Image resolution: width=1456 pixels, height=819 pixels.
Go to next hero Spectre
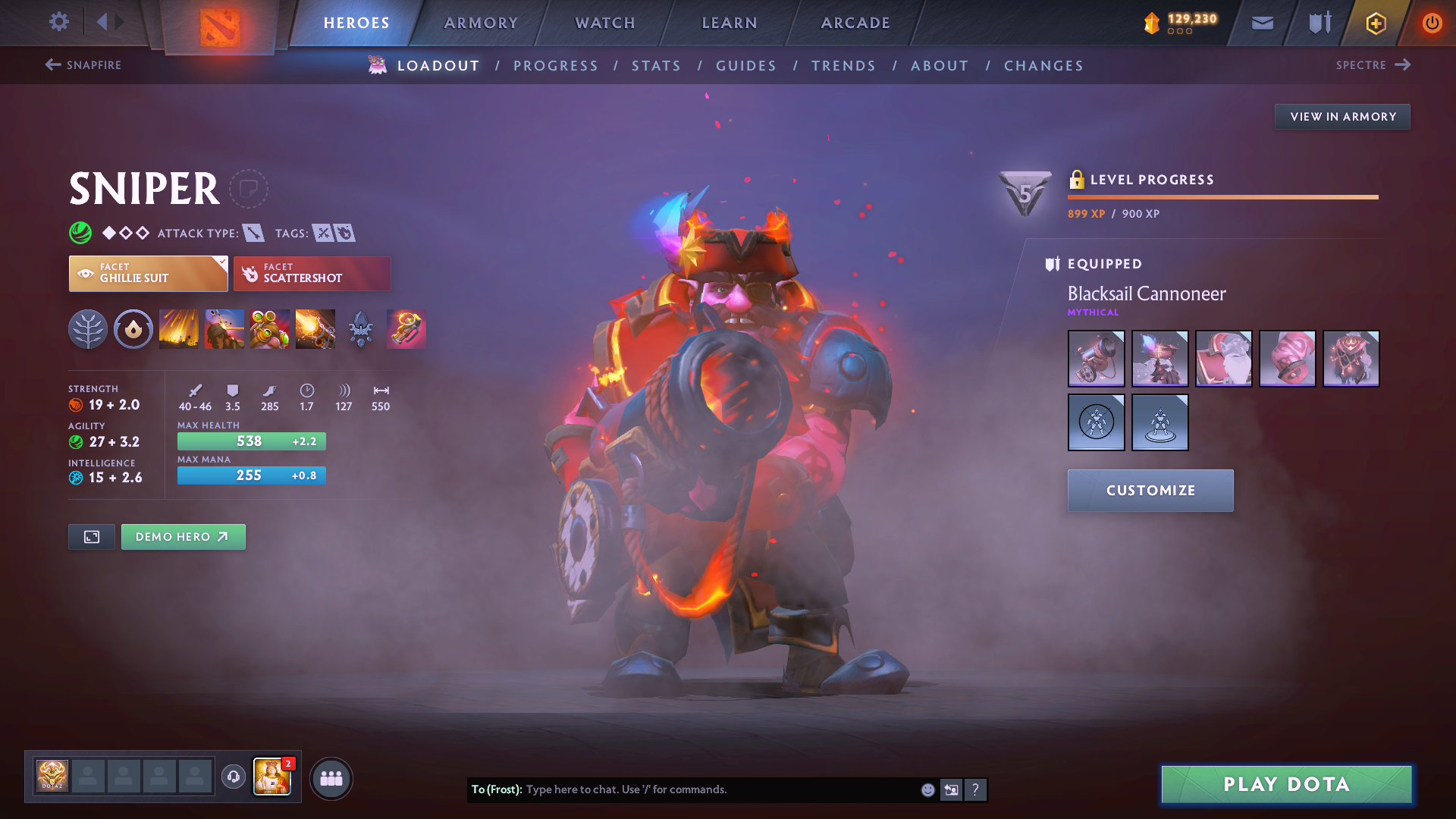pyautogui.click(x=1373, y=65)
